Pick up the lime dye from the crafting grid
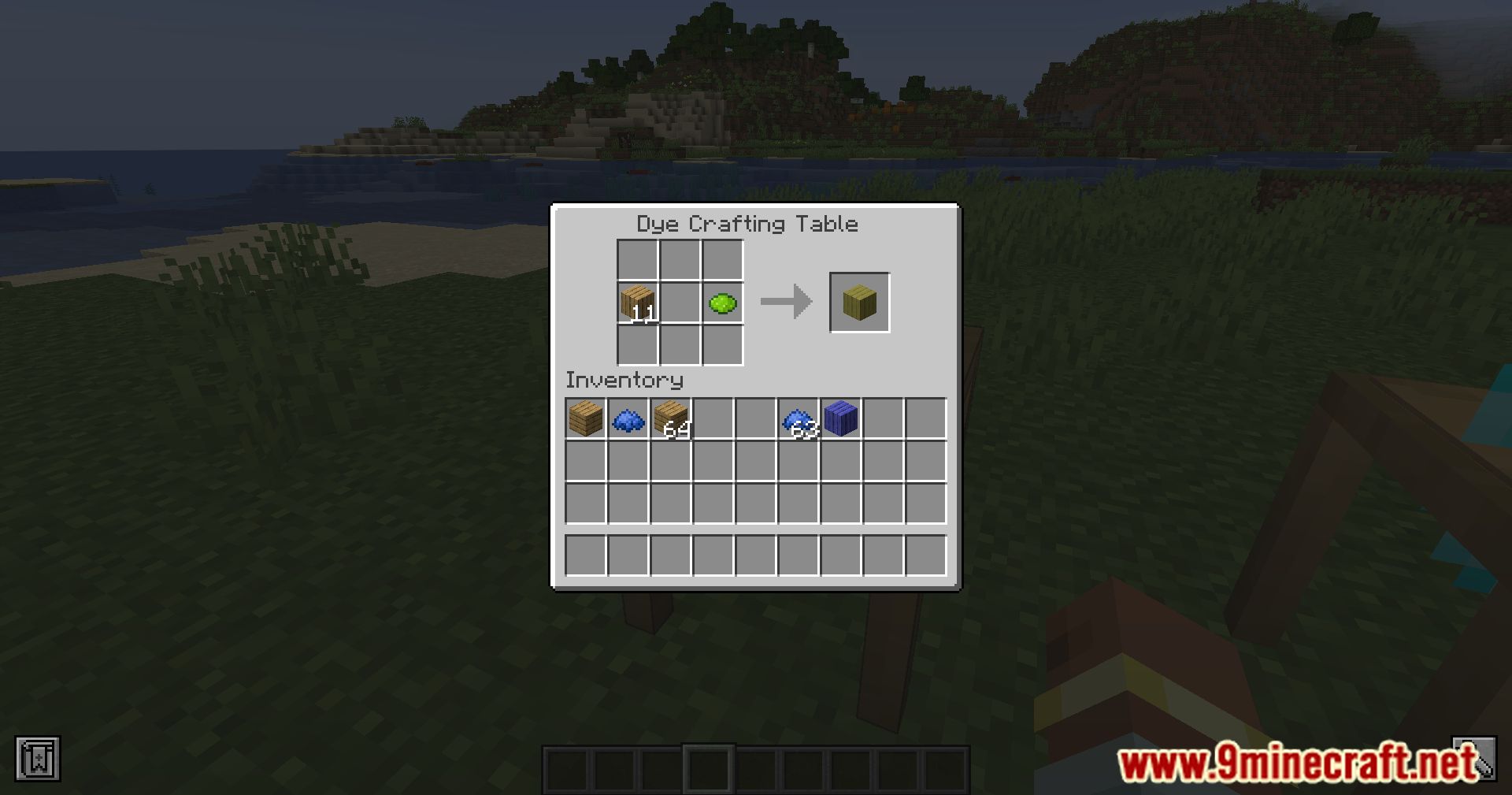Viewport: 1512px width, 795px height. click(722, 301)
